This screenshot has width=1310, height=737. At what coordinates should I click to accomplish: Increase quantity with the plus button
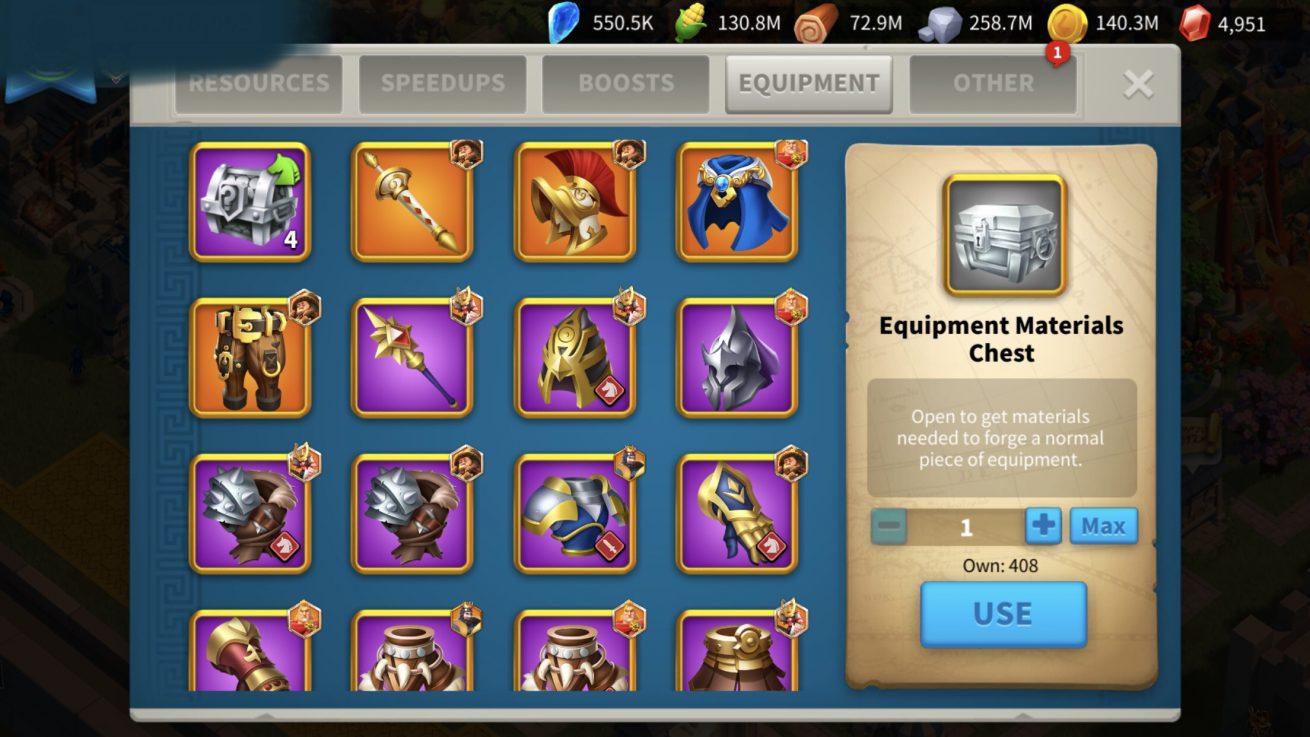[1043, 526]
